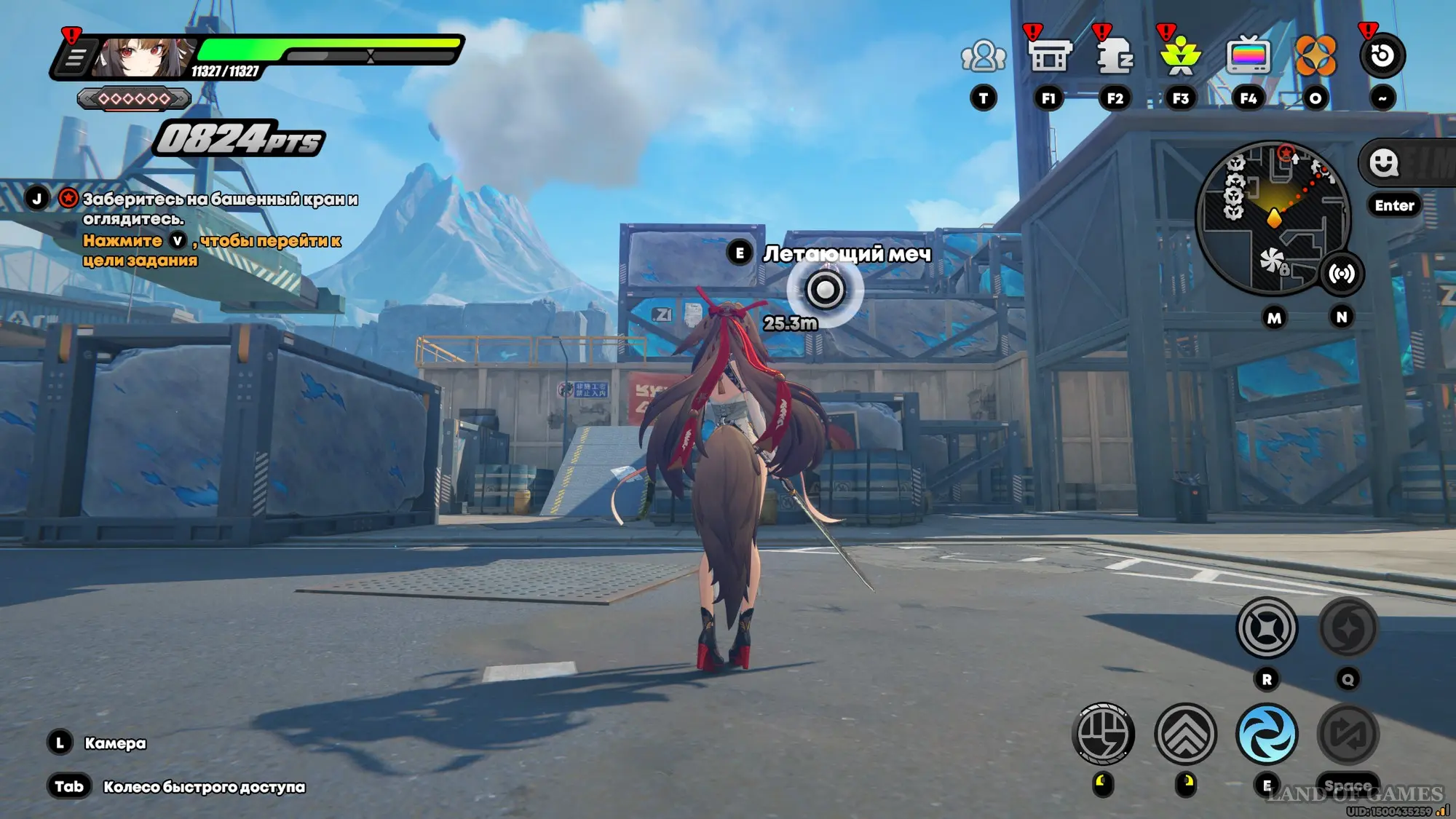This screenshot has width=1456, height=819.
Task: Click the crossed-arrows dodge ability icon
Action: [1348, 734]
